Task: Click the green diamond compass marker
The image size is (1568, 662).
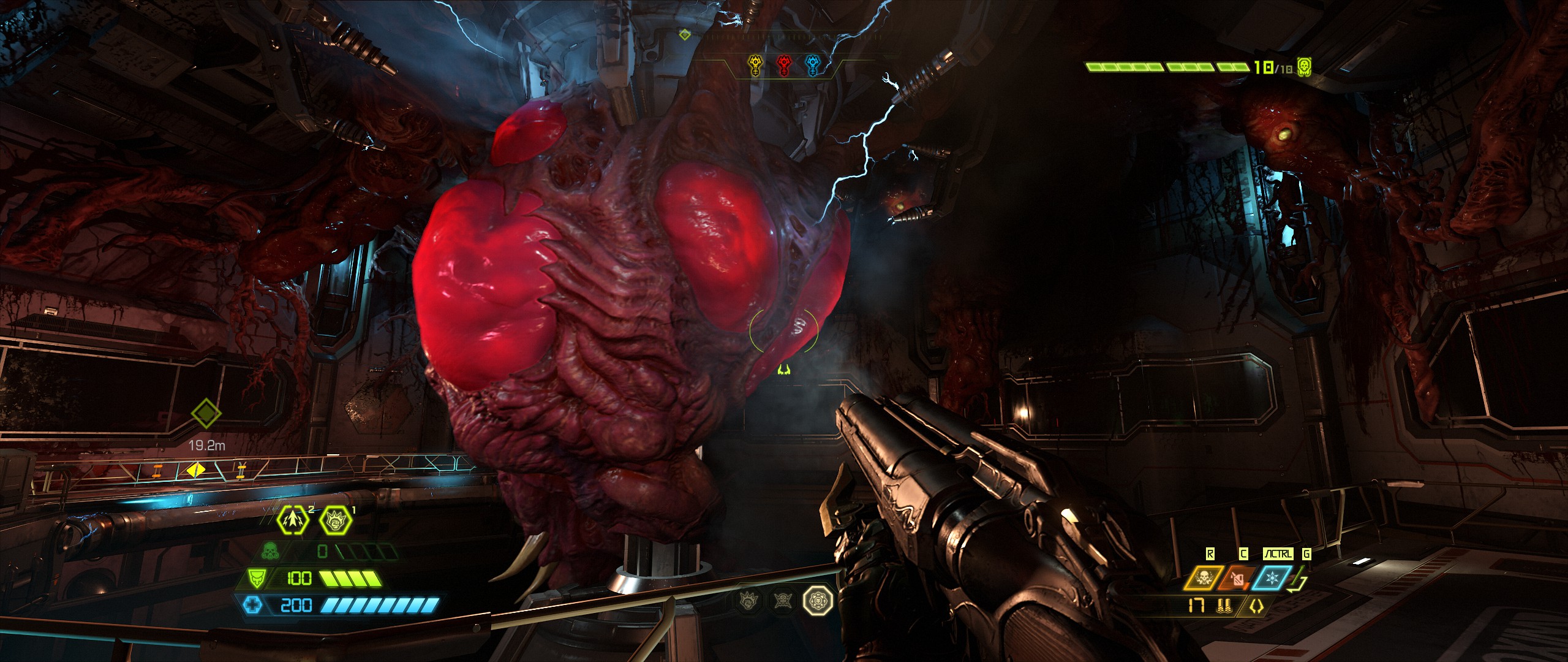Action: 685,35
